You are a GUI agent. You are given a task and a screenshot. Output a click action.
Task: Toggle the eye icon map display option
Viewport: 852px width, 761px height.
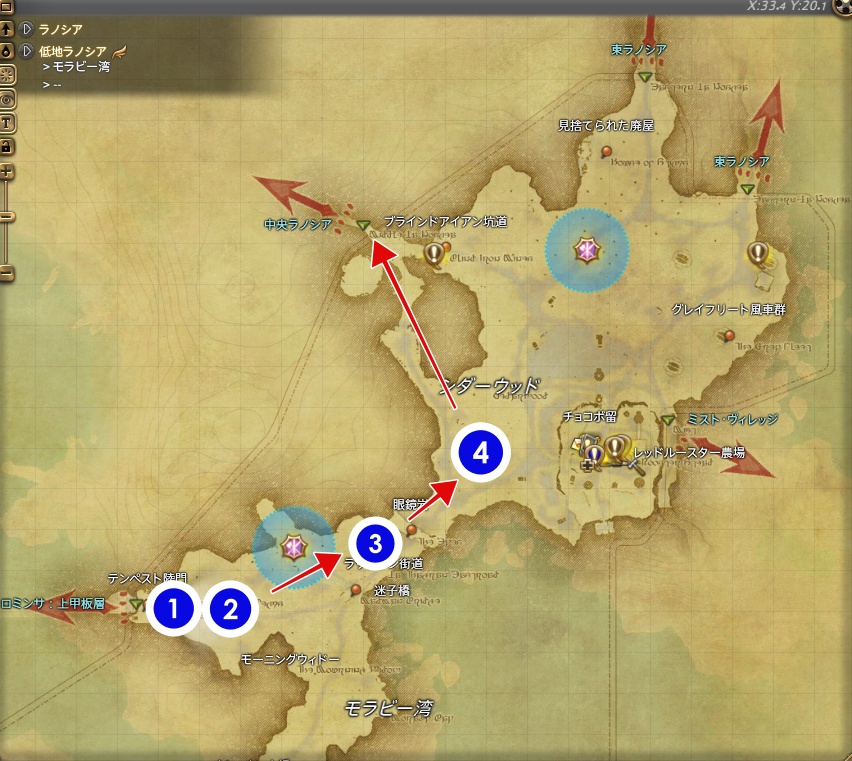pyautogui.click(x=7, y=99)
